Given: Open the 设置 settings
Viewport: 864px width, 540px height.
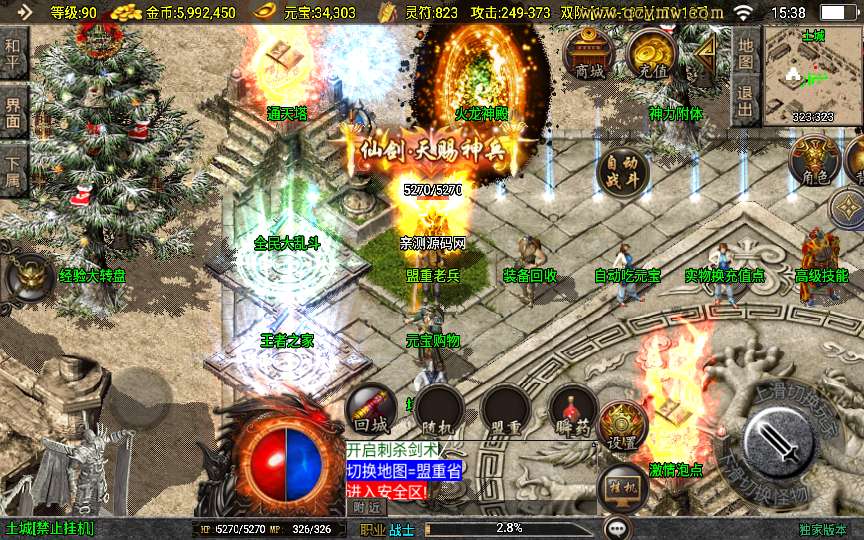Looking at the screenshot, I should tap(622, 427).
